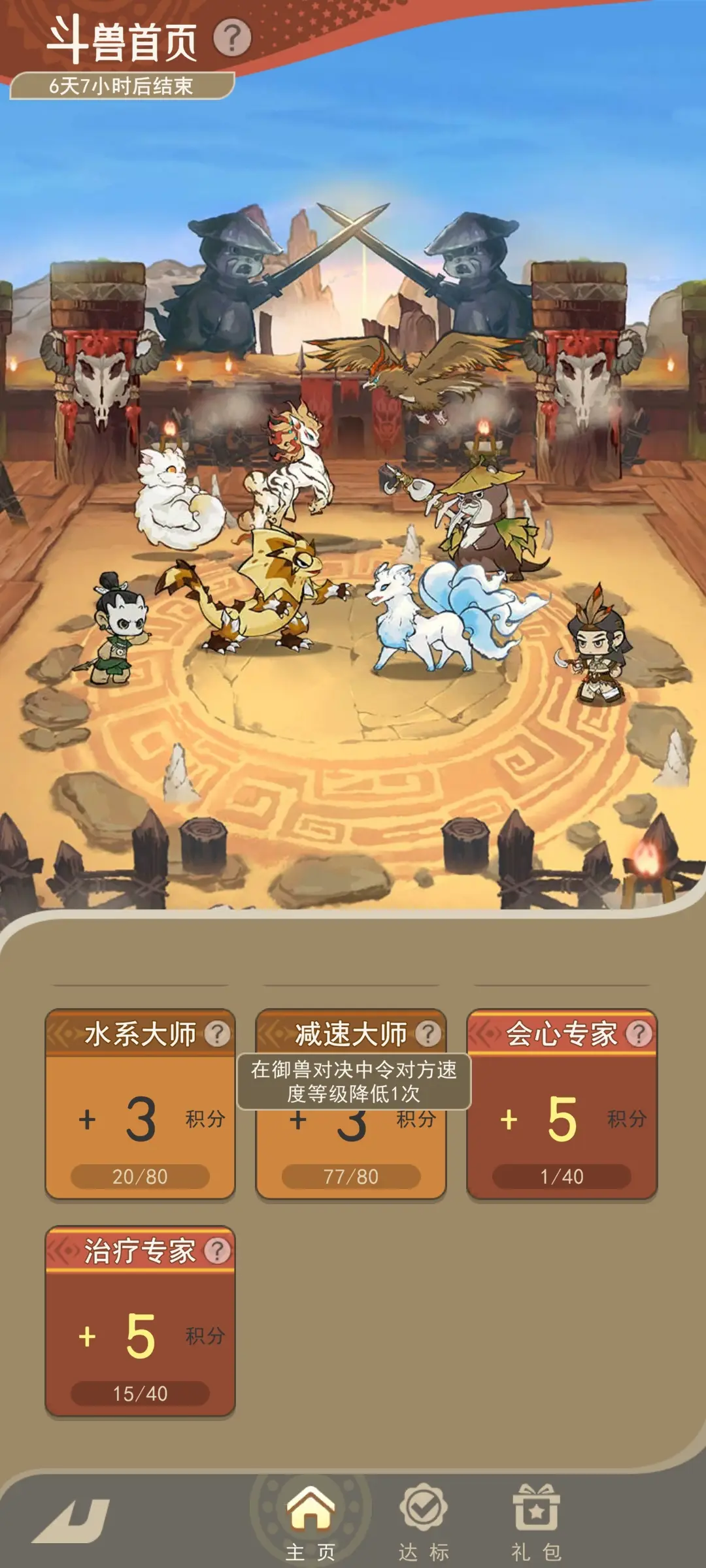Open help next to 斗兽首页 title

point(232,38)
